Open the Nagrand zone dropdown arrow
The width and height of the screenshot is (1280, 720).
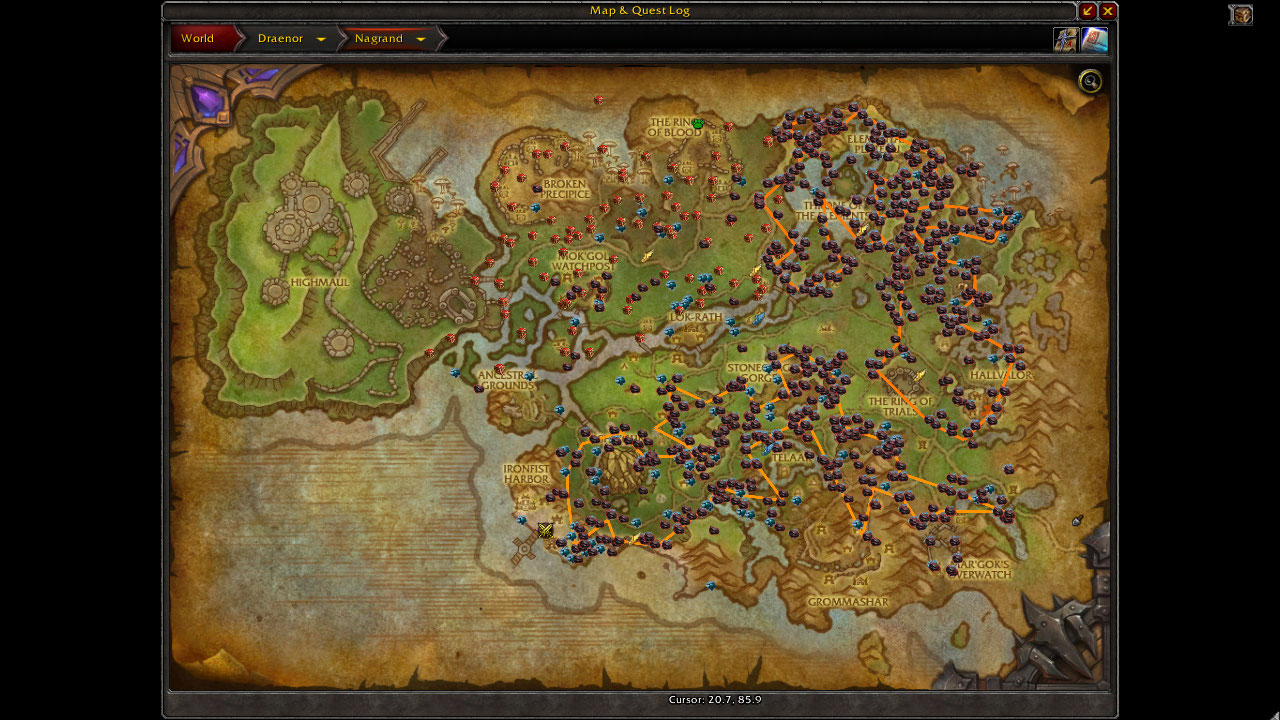coord(421,40)
